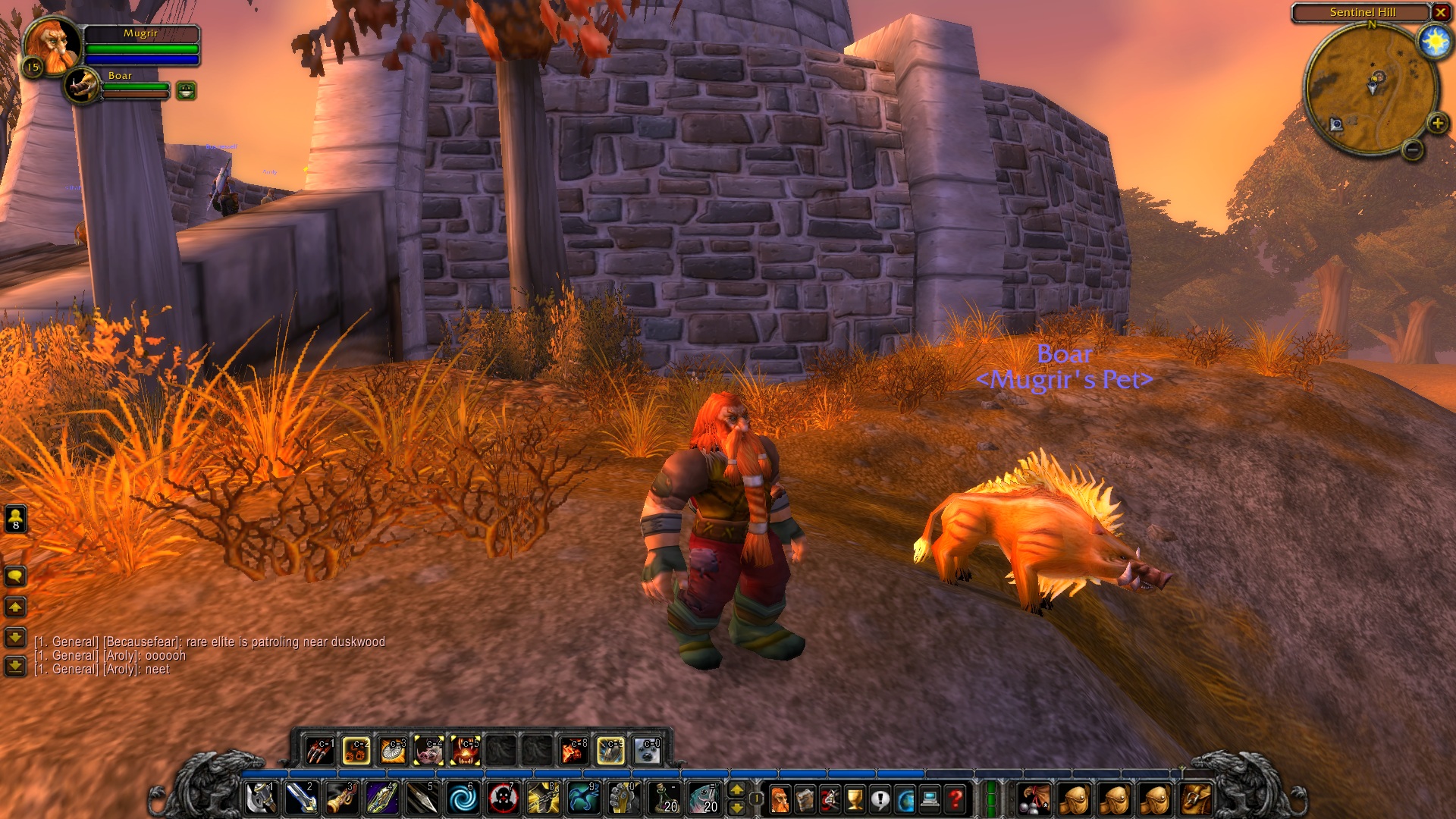Check the pet happiness smiley indicator
1456x819 pixels.
pos(186,91)
